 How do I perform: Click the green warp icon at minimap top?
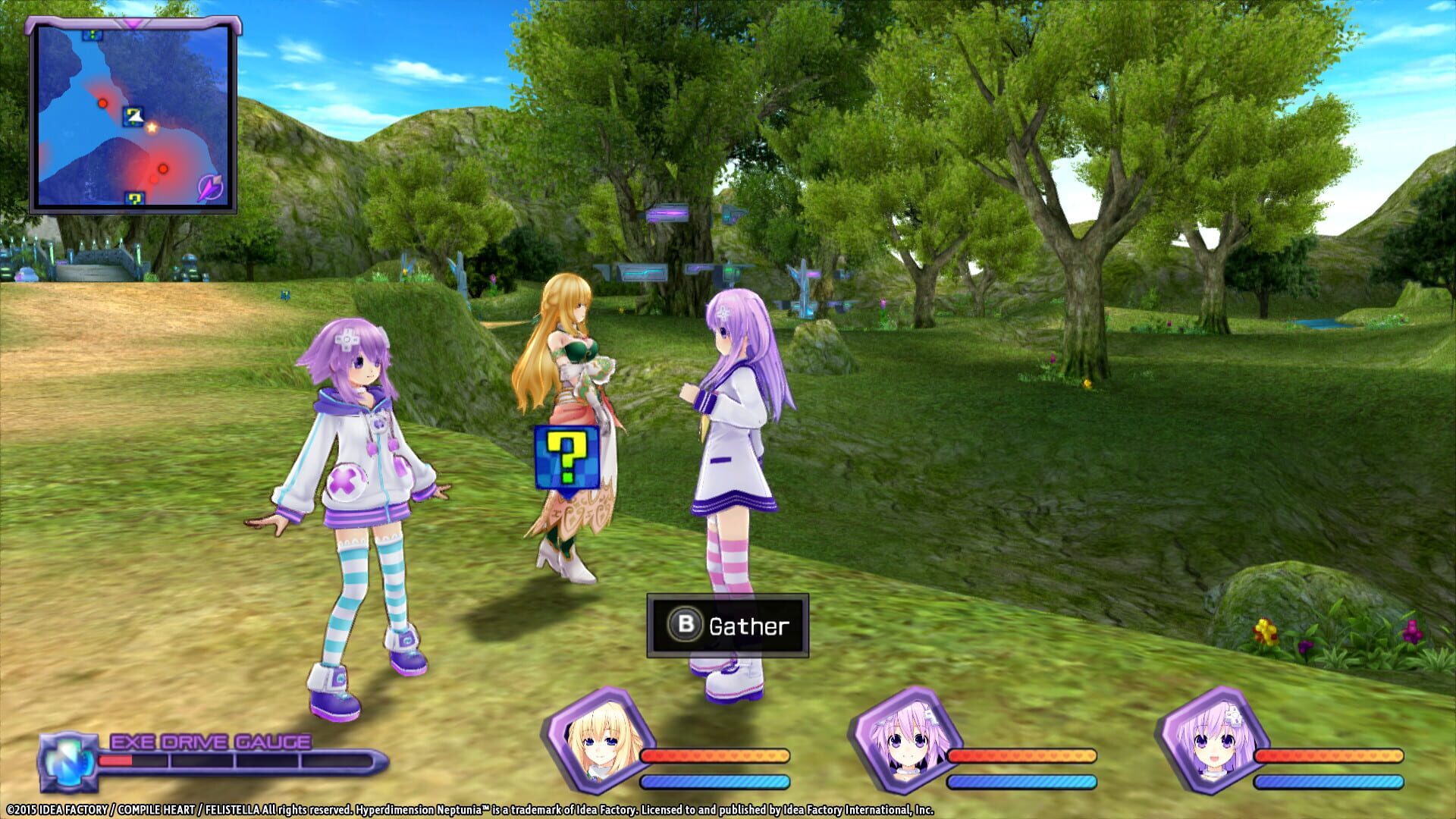click(92, 35)
